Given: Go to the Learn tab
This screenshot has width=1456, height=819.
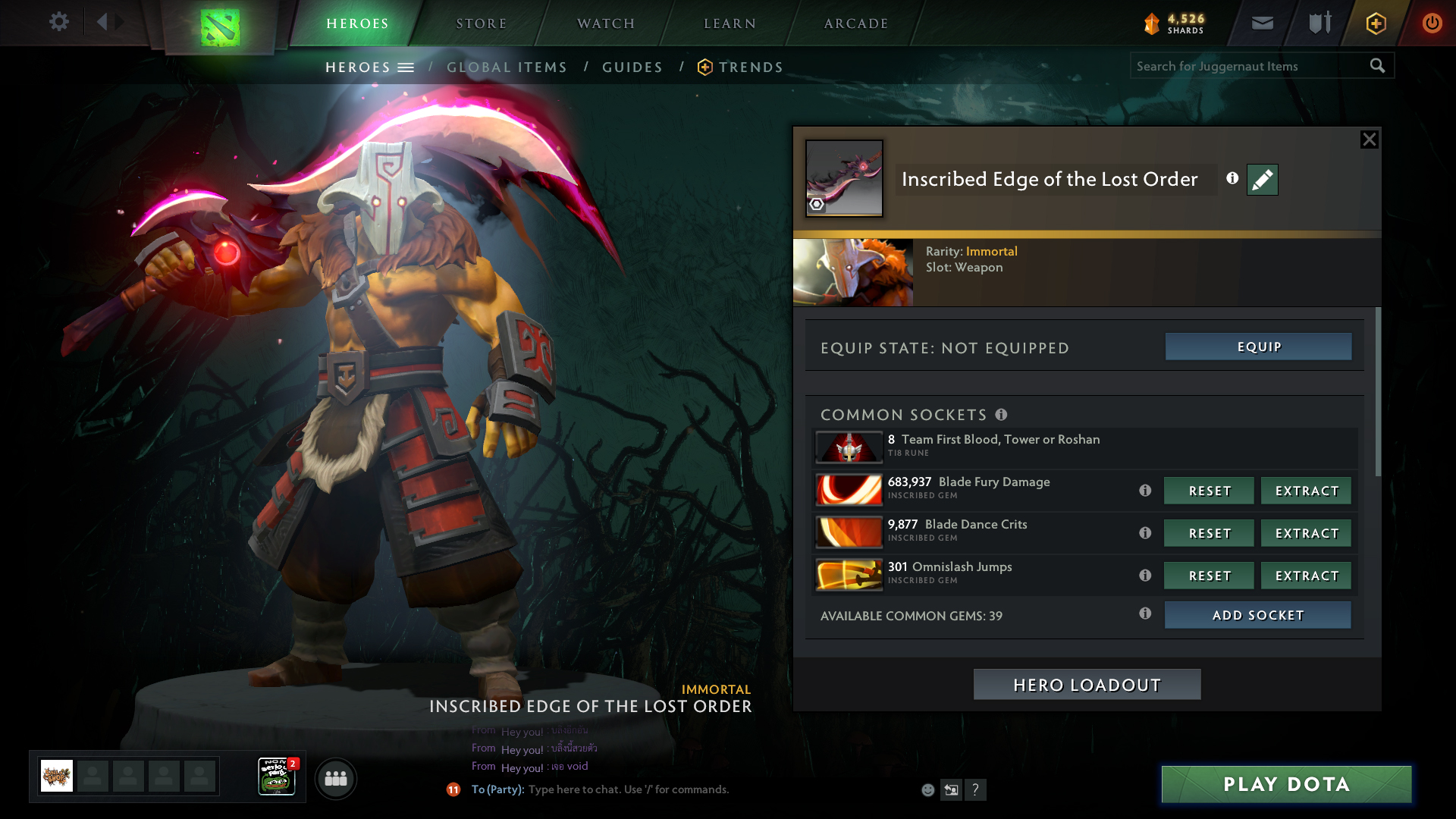Looking at the screenshot, I should tap(730, 24).
